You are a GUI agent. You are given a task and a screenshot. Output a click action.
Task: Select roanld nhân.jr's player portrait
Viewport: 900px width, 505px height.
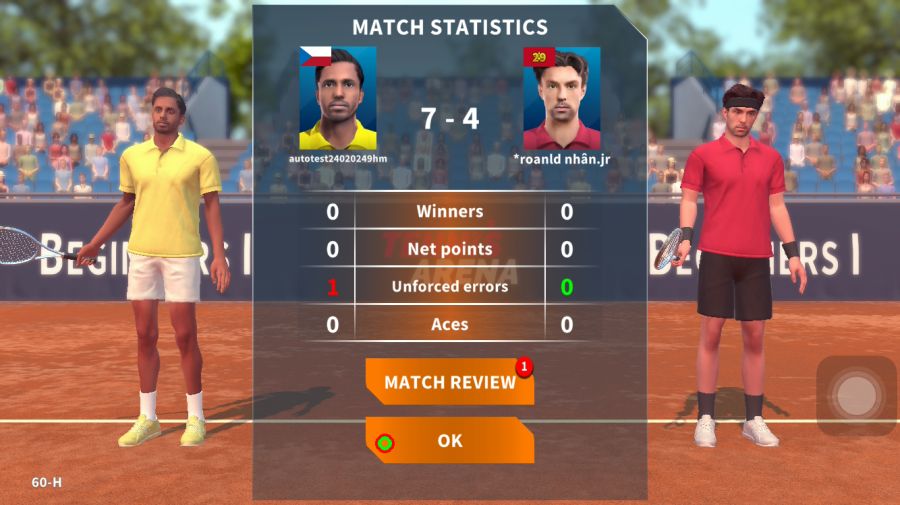pyautogui.click(x=561, y=98)
